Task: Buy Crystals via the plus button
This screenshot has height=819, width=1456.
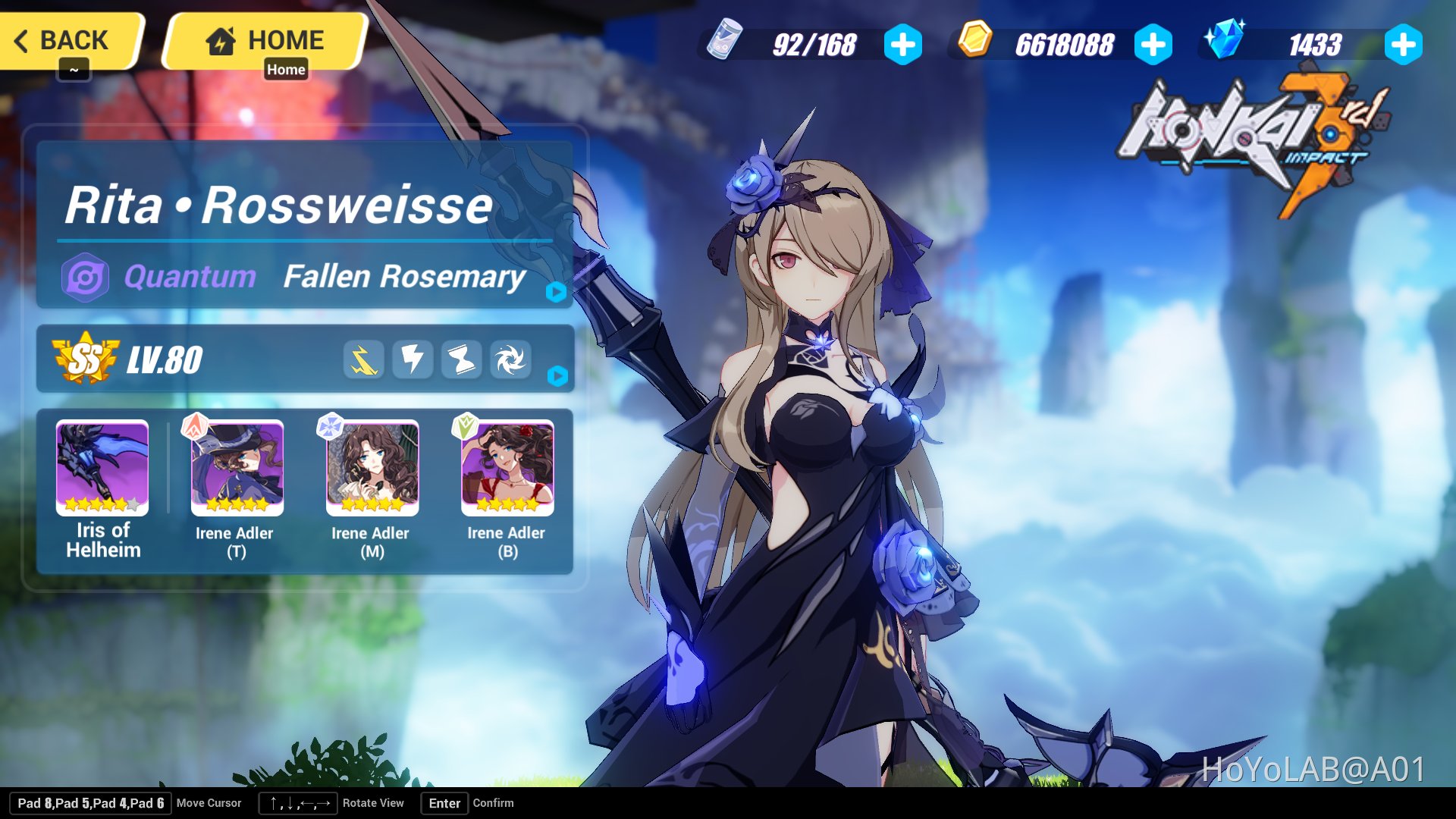Action: [1403, 43]
